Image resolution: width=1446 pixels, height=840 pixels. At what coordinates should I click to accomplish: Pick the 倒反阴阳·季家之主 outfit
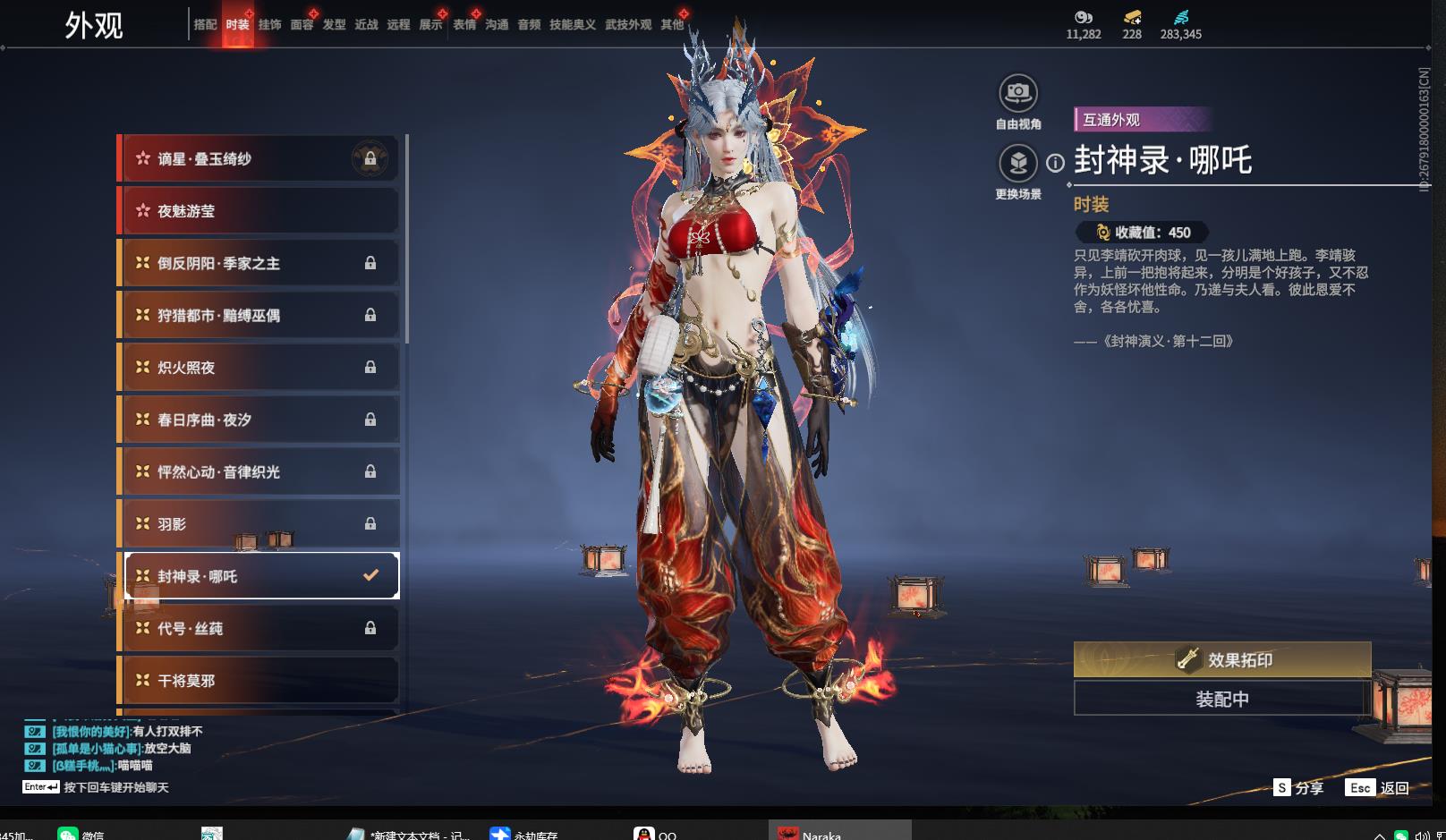point(259,263)
